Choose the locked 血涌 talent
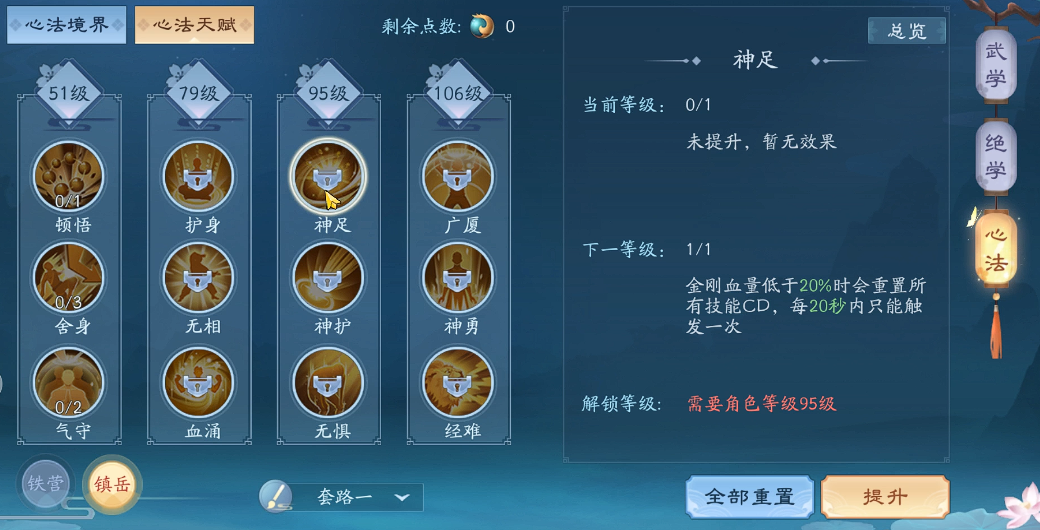 [x=198, y=382]
